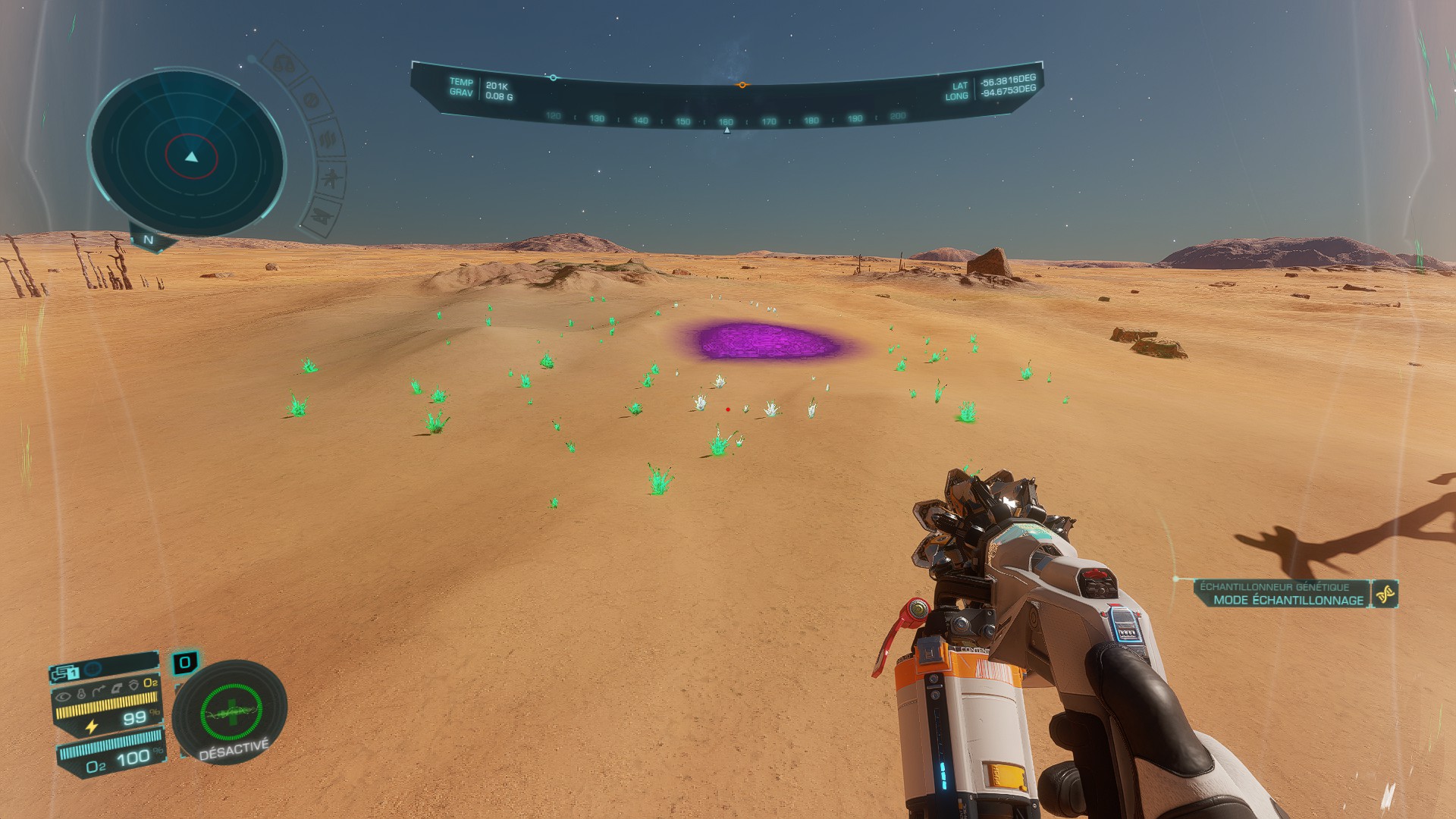The height and width of the screenshot is (819, 1456).
Task: Click the walking figure trespass icon
Action: [331, 178]
